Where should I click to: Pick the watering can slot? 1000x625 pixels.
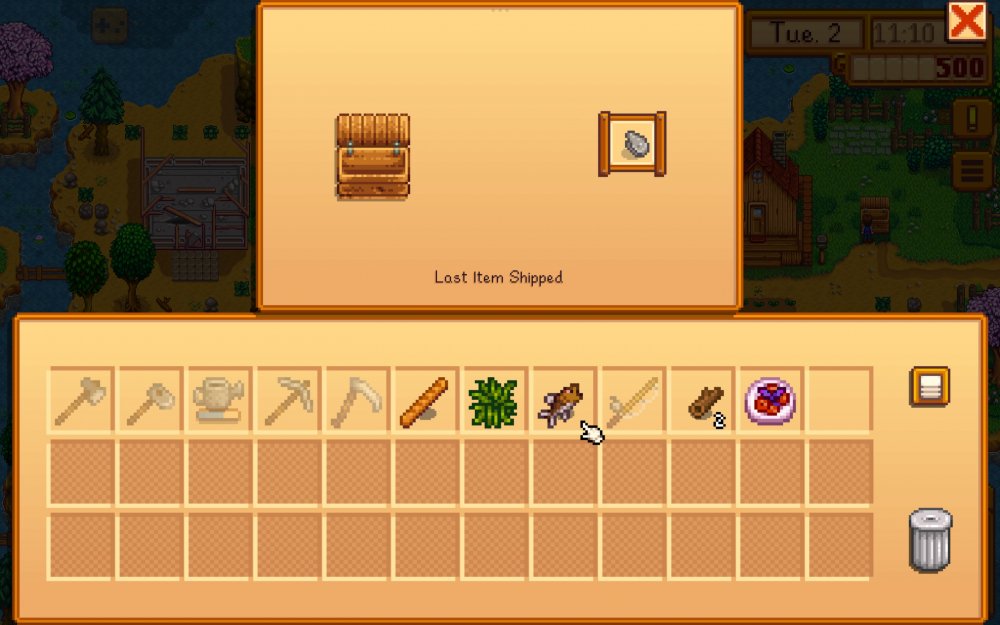(x=219, y=400)
